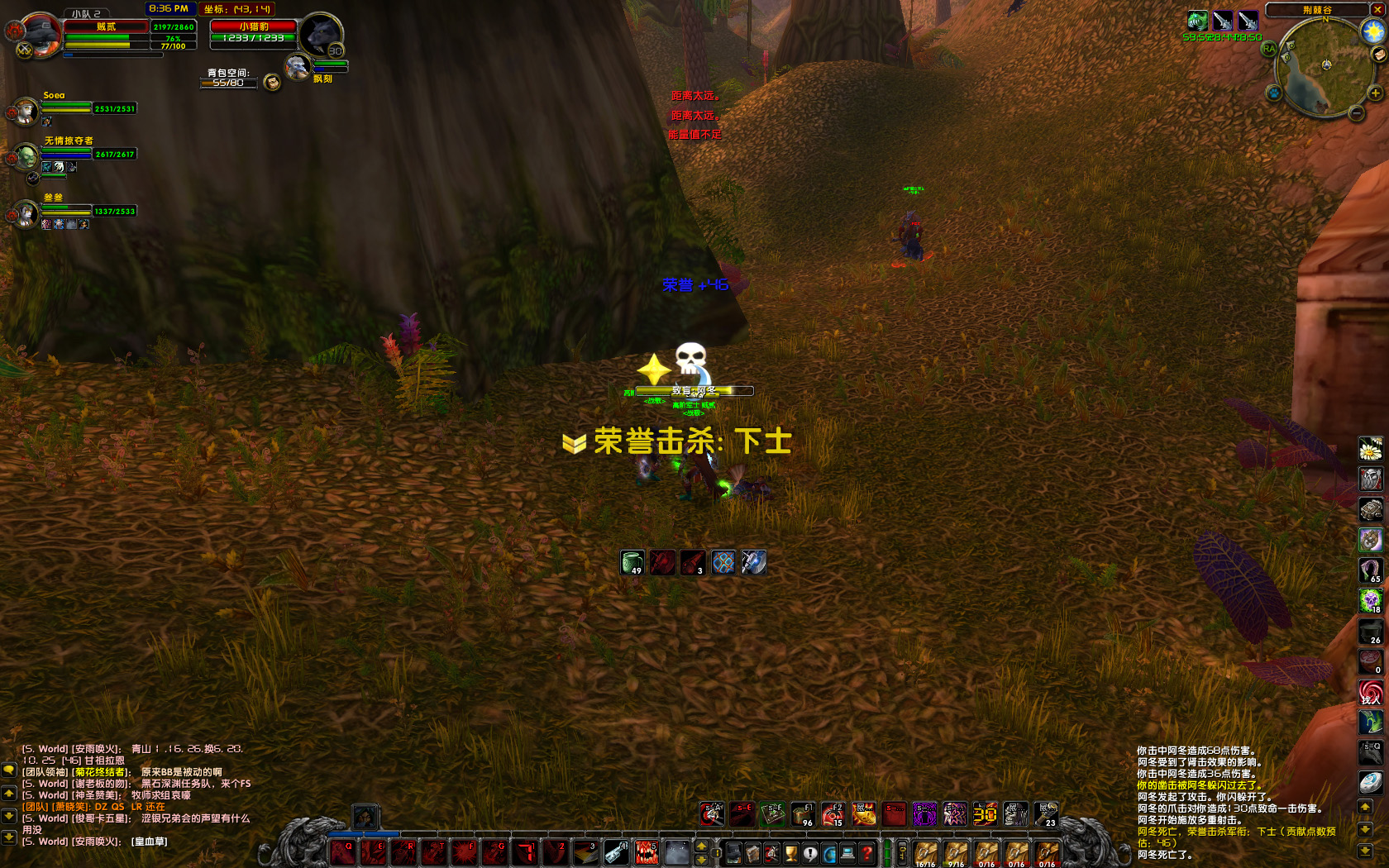The width and height of the screenshot is (1389, 868).
Task: Click the green segmented experience bar
Action: [x=886, y=851]
